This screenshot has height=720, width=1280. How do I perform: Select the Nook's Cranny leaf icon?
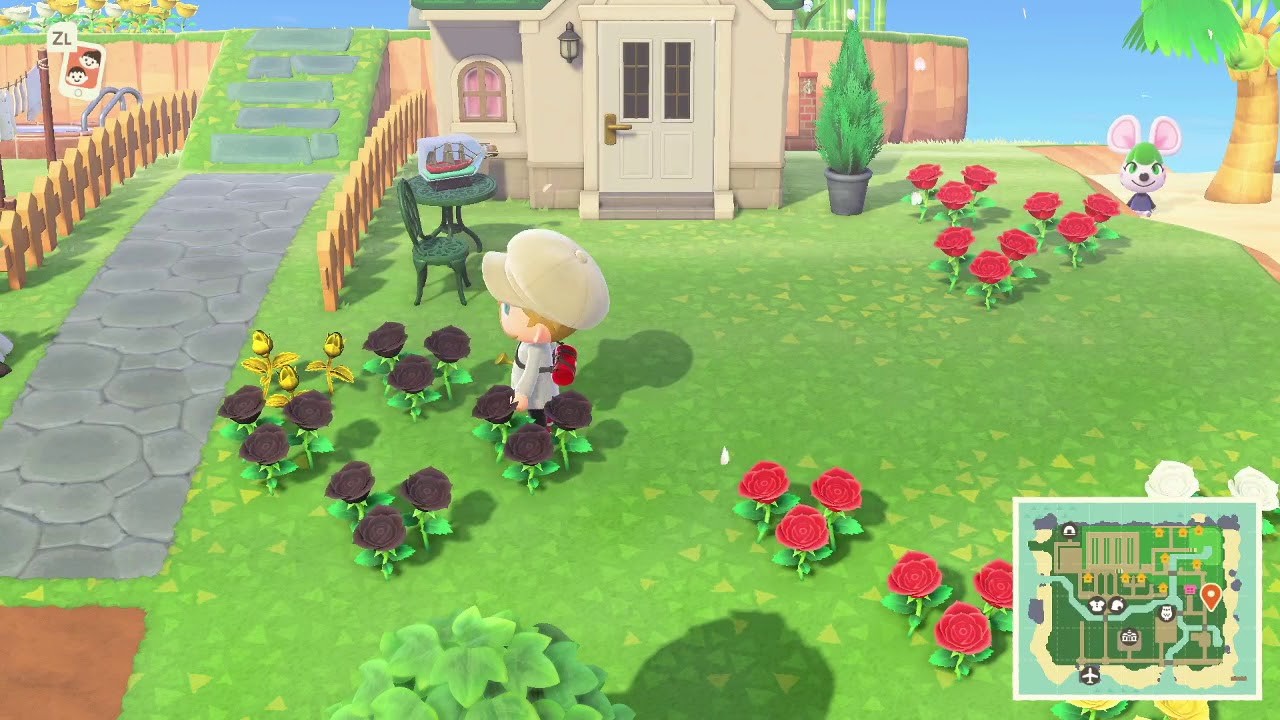(x=1117, y=606)
